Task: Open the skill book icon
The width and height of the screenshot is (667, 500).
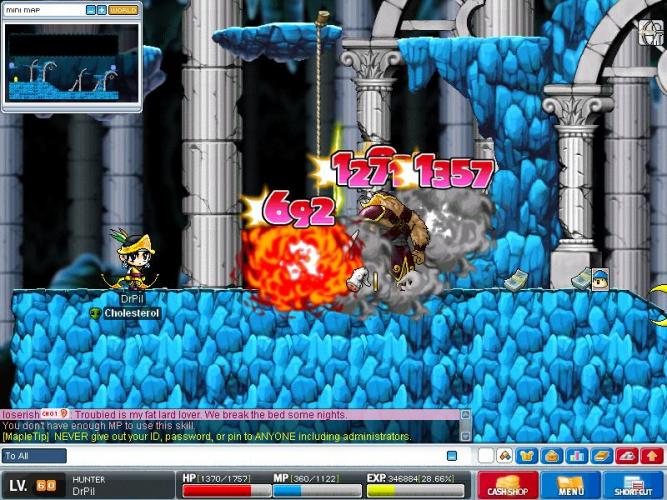Action: (x=599, y=456)
